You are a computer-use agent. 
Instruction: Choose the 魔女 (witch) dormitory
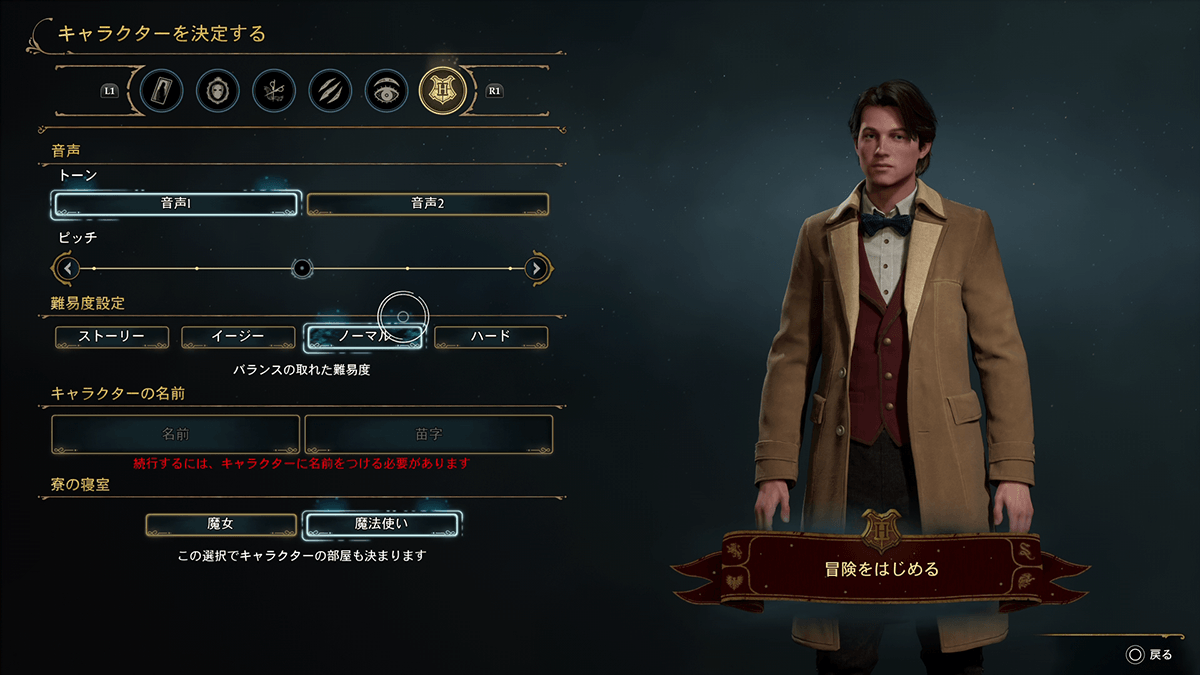pos(221,524)
